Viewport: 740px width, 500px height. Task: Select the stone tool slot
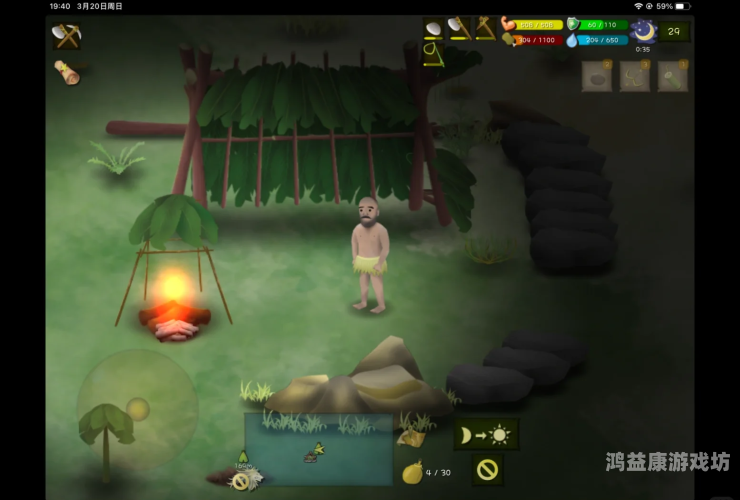click(434, 28)
